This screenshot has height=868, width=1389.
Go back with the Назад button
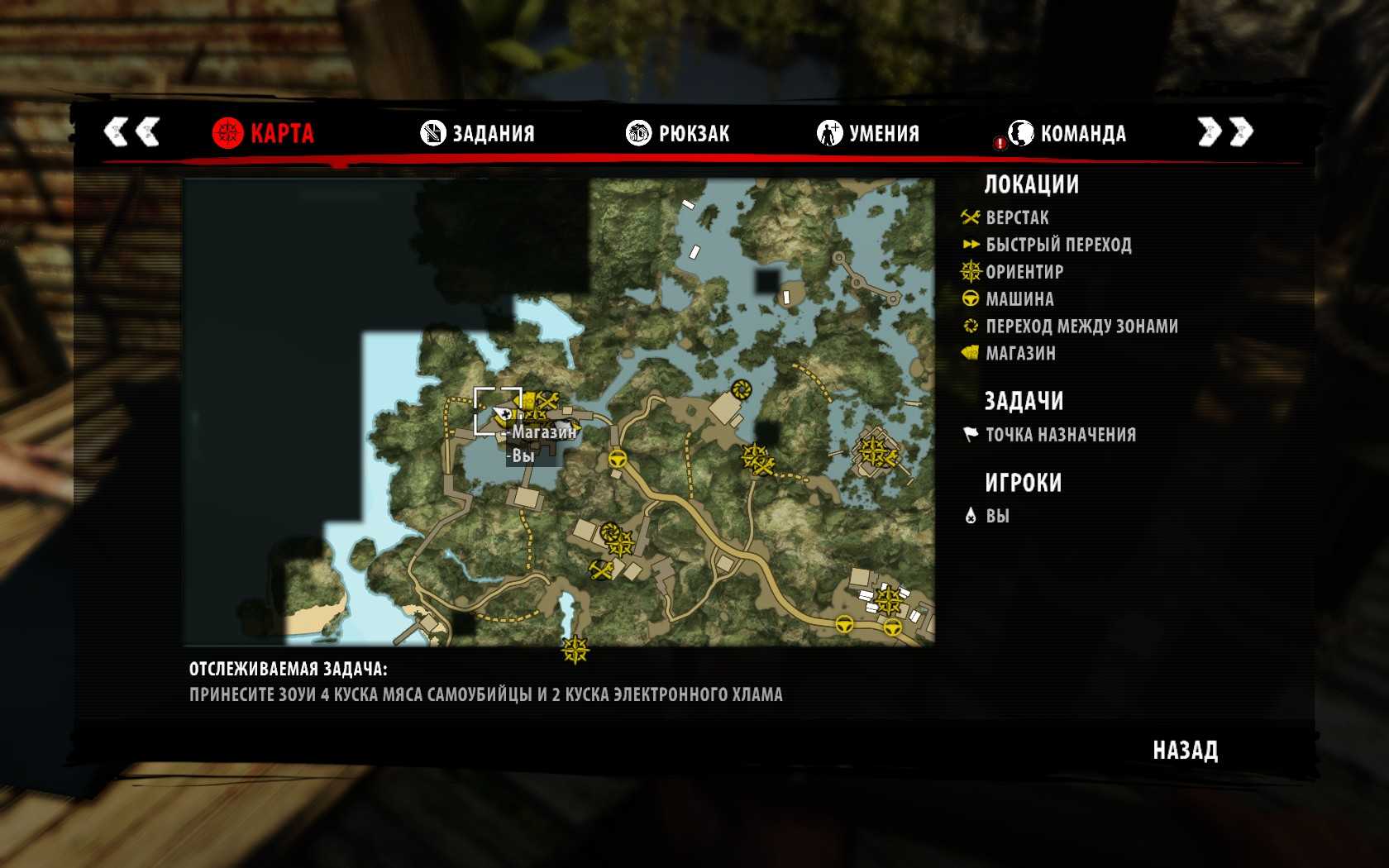1185,751
